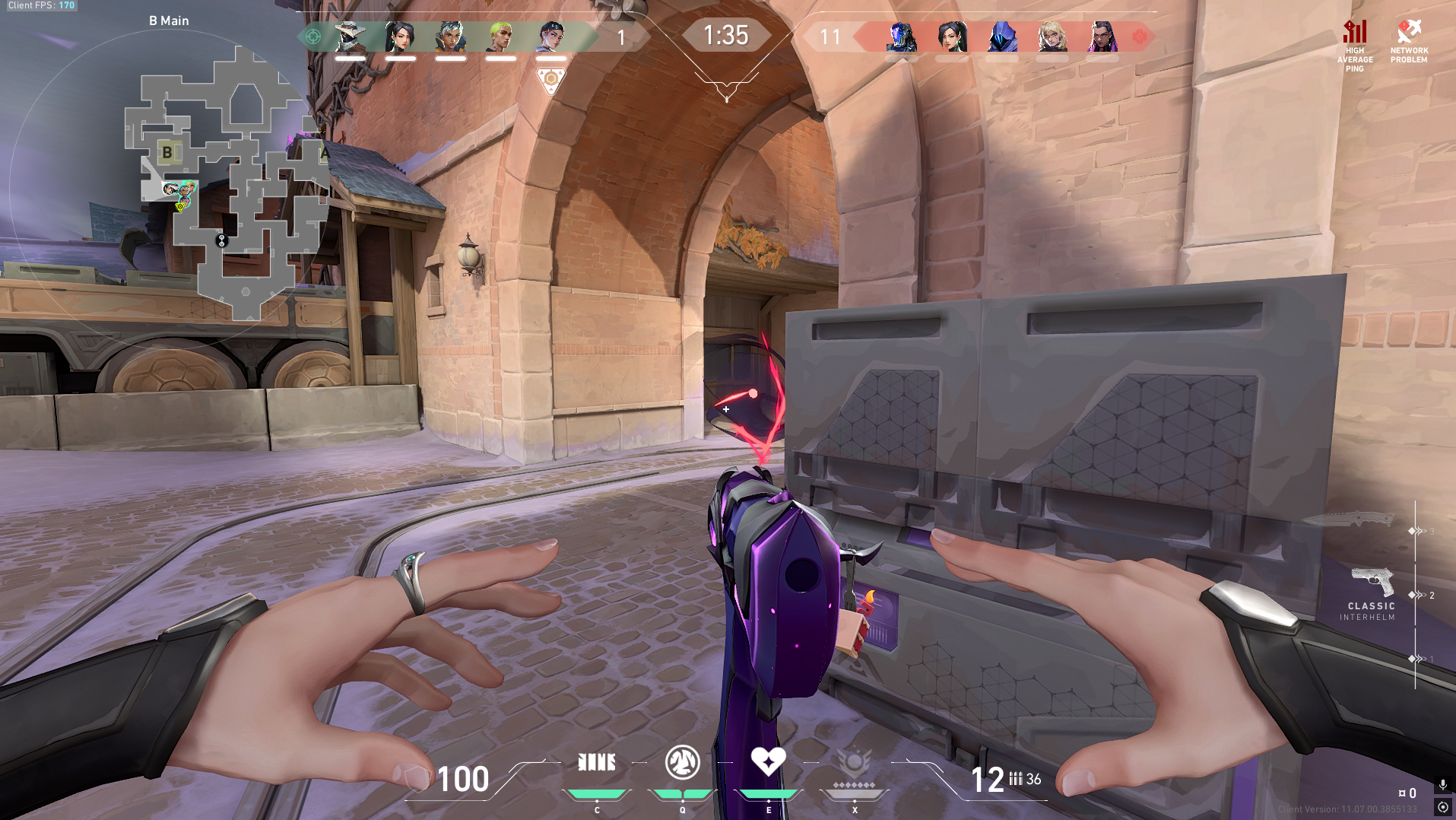The width and height of the screenshot is (1456, 820).
Task: Use the Slow Orb ability icon
Action: tap(682, 762)
